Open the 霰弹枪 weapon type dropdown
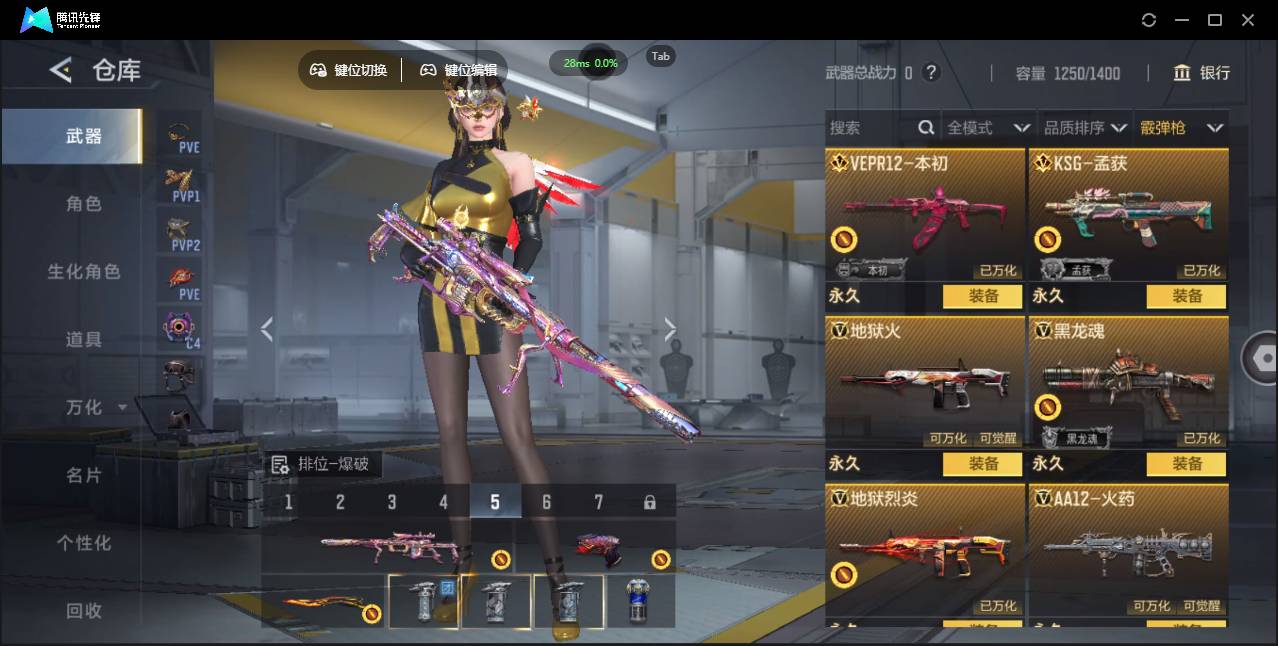 click(x=1182, y=128)
